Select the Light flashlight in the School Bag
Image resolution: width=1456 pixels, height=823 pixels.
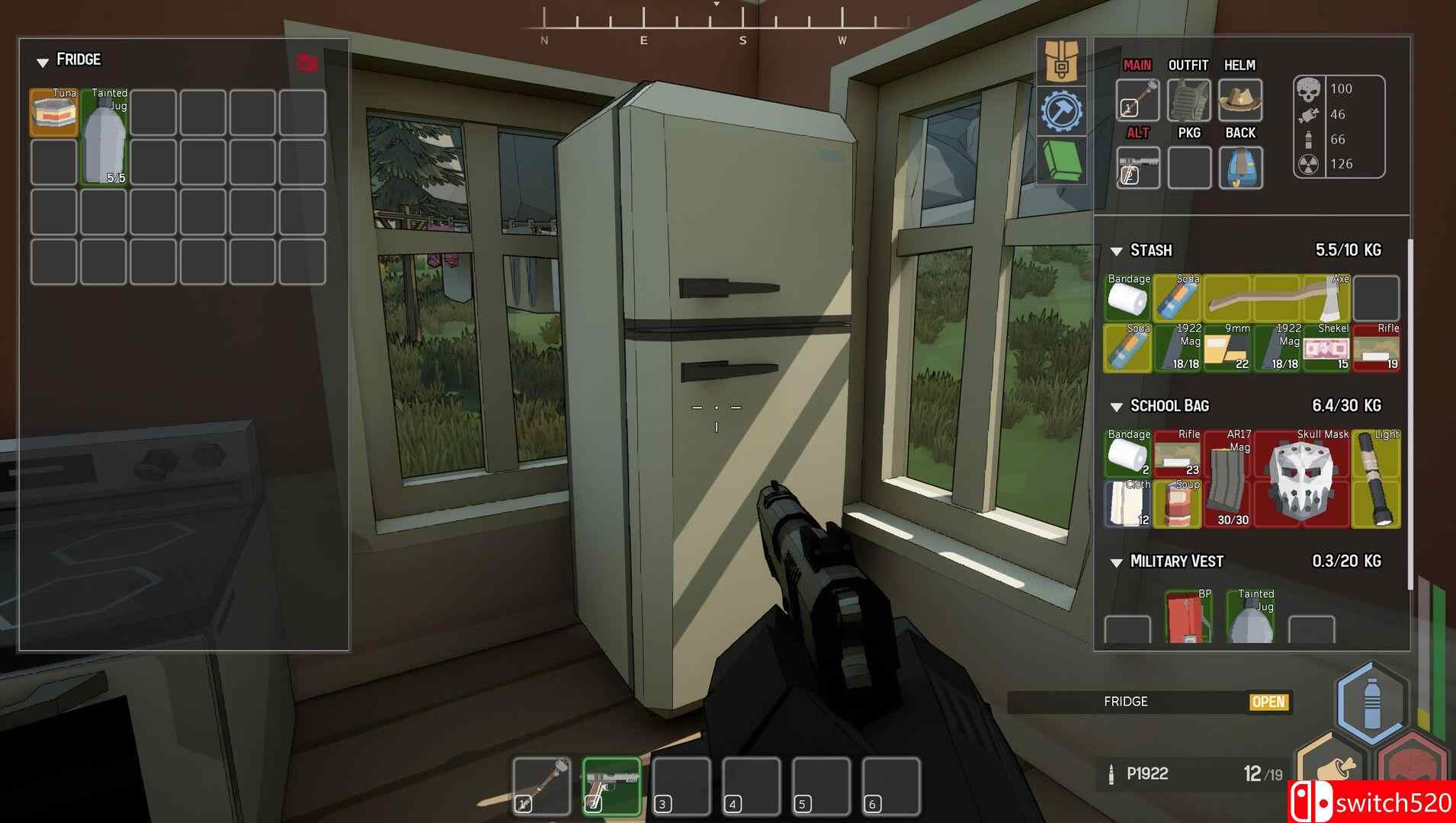coord(1377,480)
